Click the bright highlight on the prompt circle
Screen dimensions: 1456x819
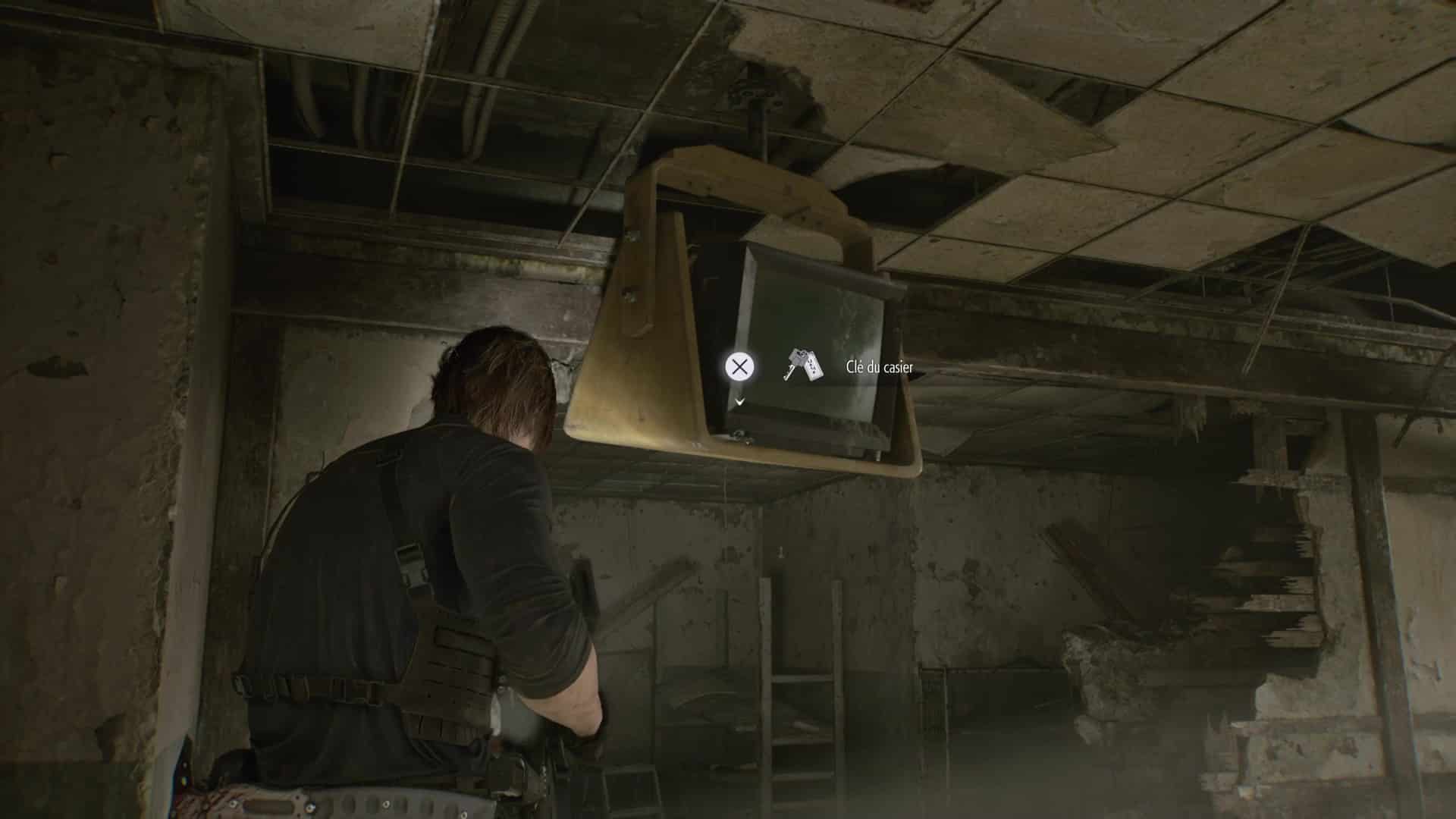739,366
